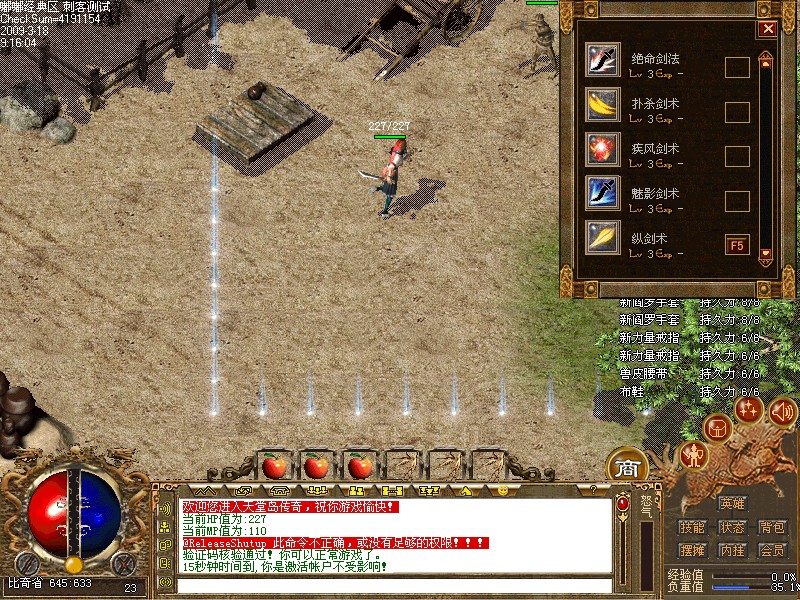Click the question mark help icon
The image size is (800, 600).
[x=592, y=491]
